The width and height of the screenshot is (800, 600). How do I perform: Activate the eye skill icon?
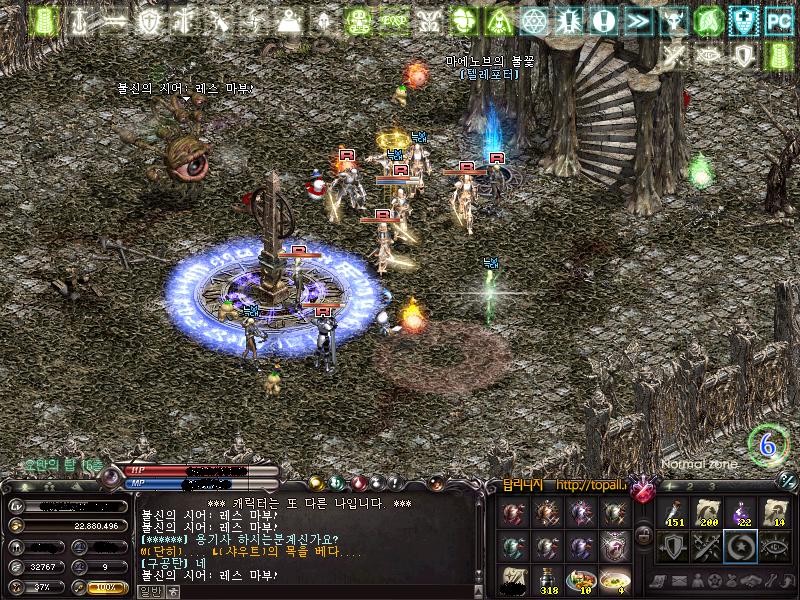[x=777, y=547]
